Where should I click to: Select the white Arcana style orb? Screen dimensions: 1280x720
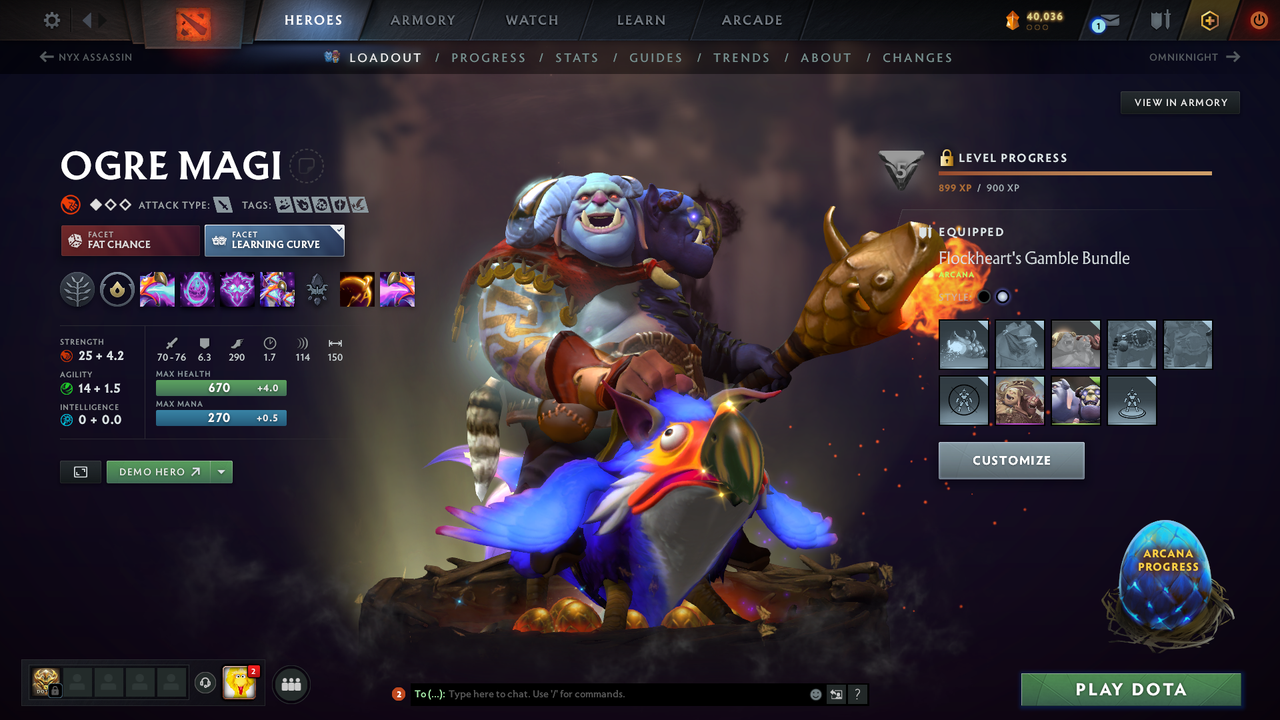point(1002,296)
